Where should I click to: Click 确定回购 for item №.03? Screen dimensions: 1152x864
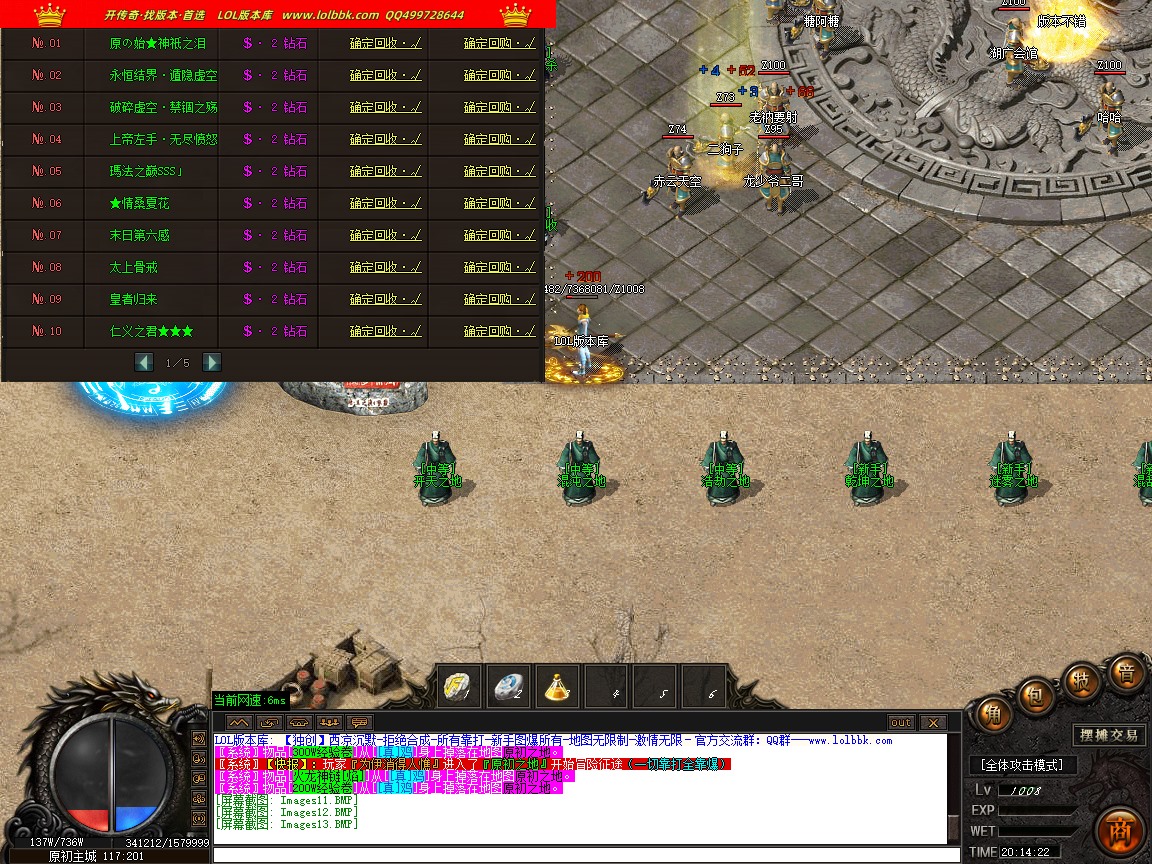[x=499, y=107]
